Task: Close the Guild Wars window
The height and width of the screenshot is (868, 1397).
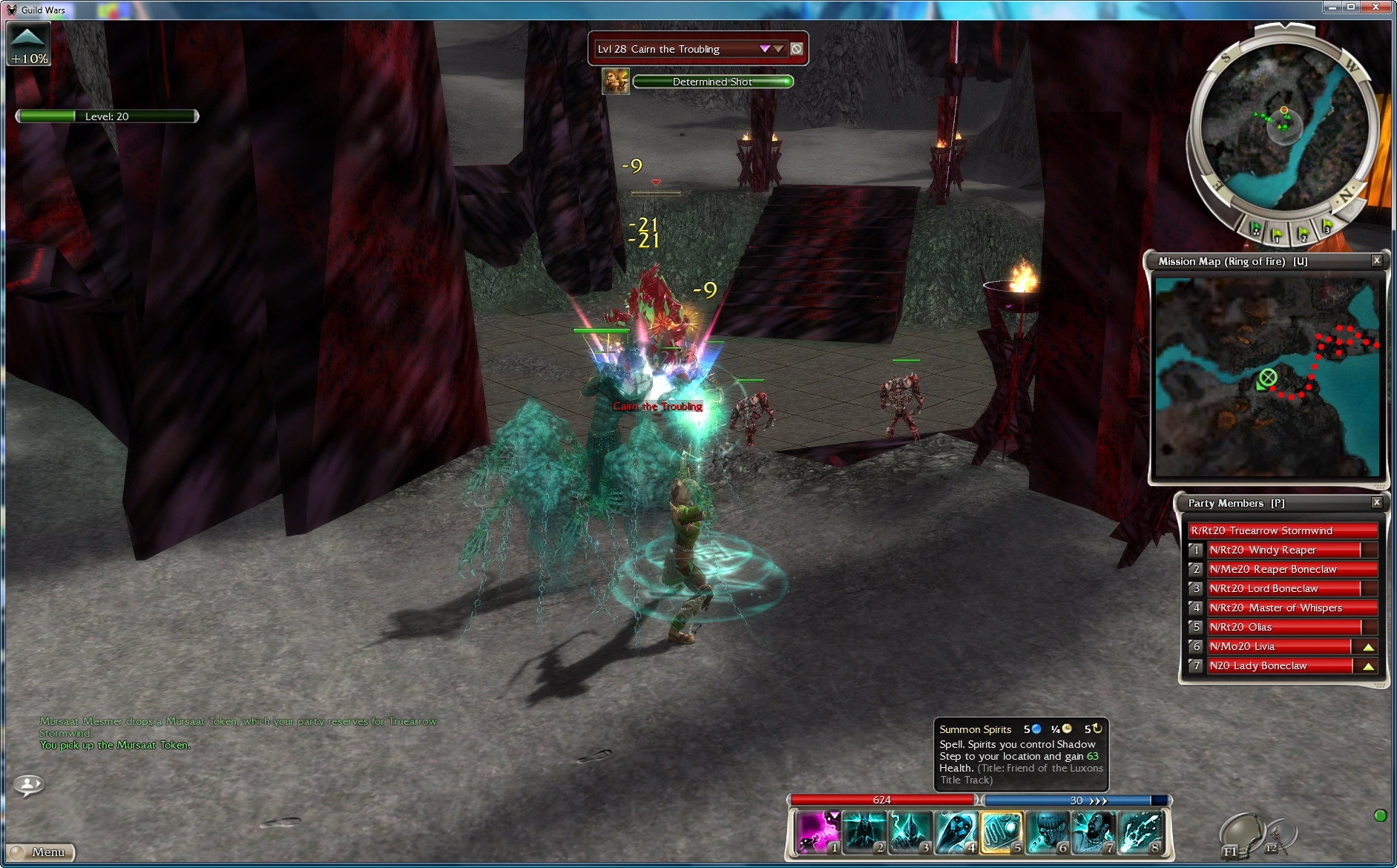Action: point(1381,7)
